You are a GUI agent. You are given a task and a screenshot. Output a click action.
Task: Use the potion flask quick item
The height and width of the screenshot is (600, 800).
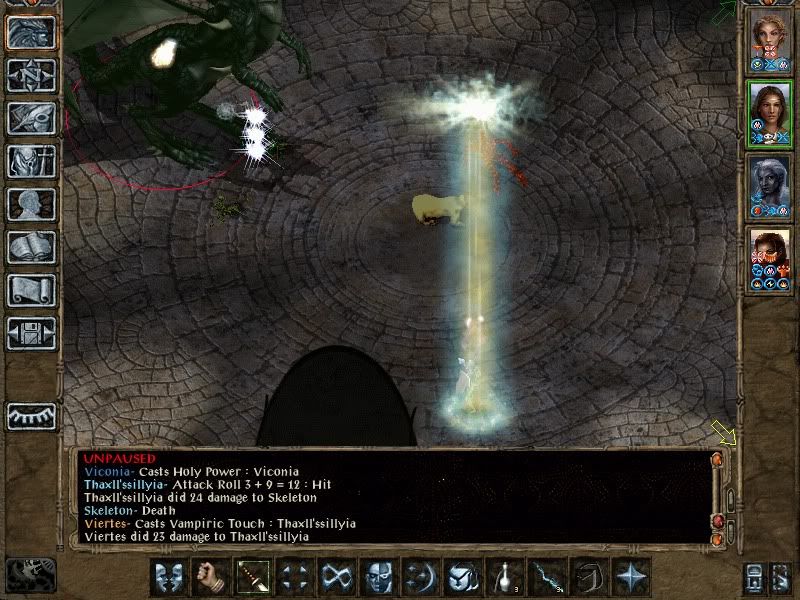(503, 577)
